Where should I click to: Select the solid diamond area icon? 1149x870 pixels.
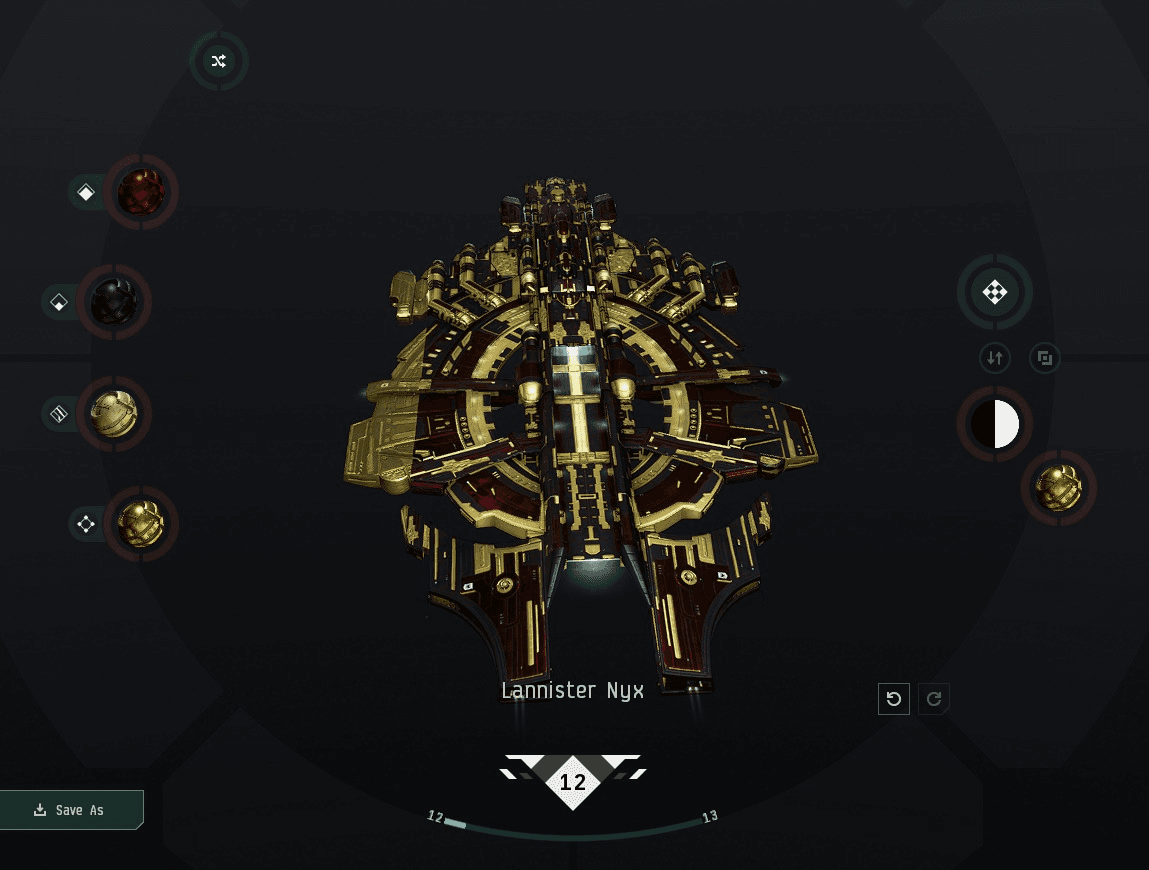(86, 192)
